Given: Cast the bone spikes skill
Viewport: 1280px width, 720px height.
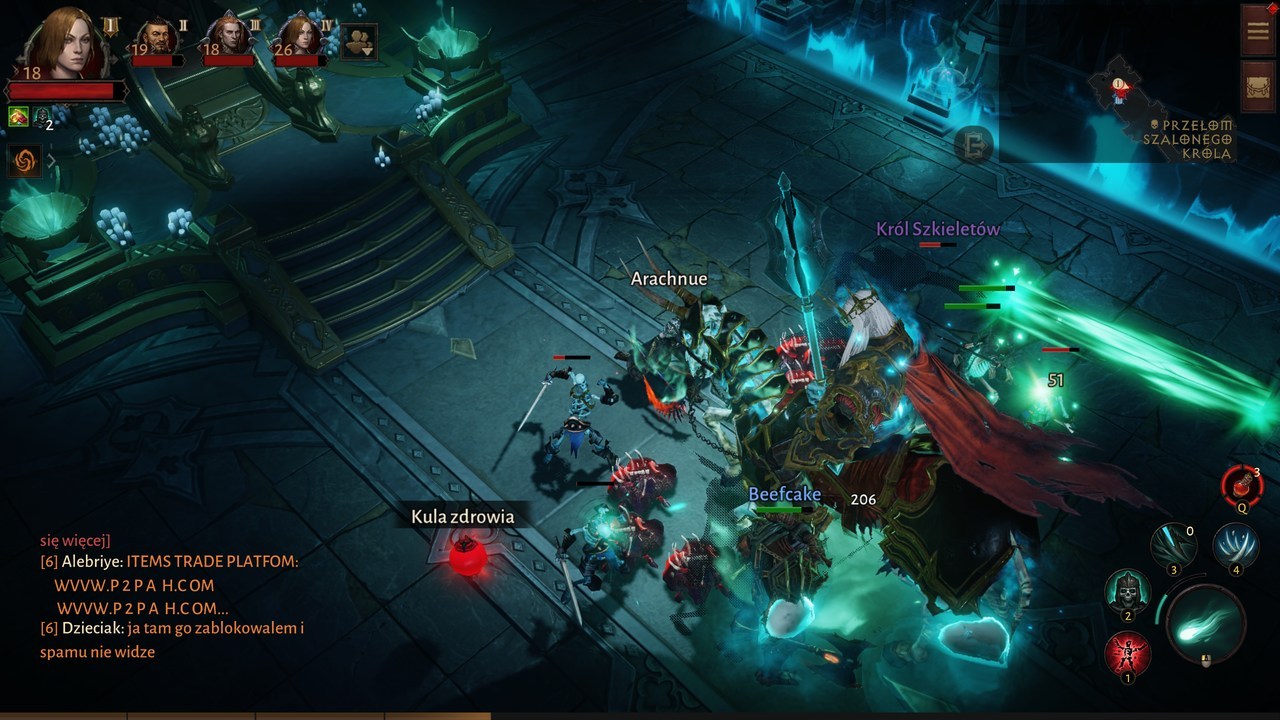Looking at the screenshot, I should coord(1235,546).
